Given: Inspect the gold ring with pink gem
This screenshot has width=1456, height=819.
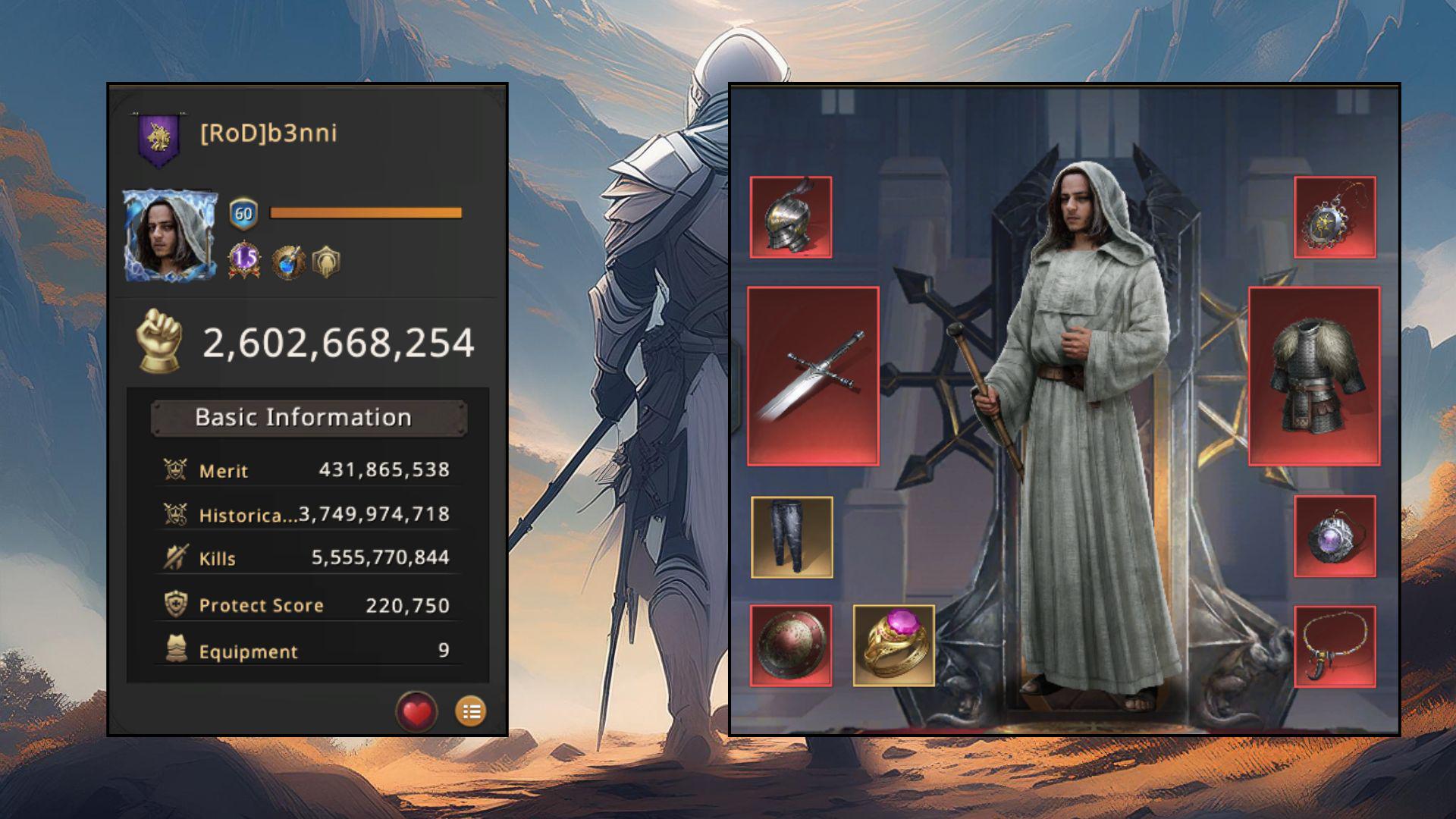Looking at the screenshot, I should [x=893, y=646].
